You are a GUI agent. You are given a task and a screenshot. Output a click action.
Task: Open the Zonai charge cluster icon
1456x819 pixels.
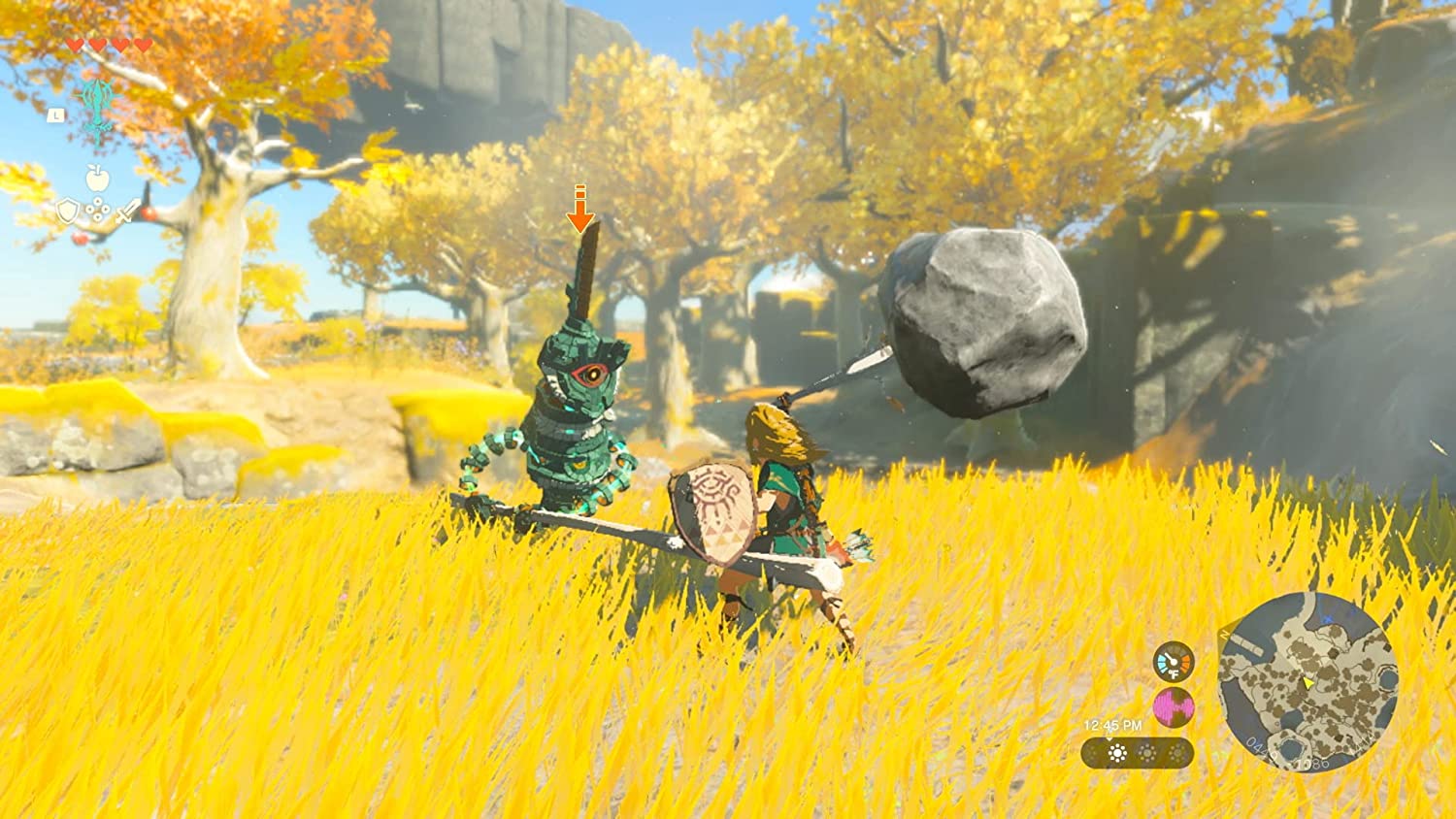[97, 210]
